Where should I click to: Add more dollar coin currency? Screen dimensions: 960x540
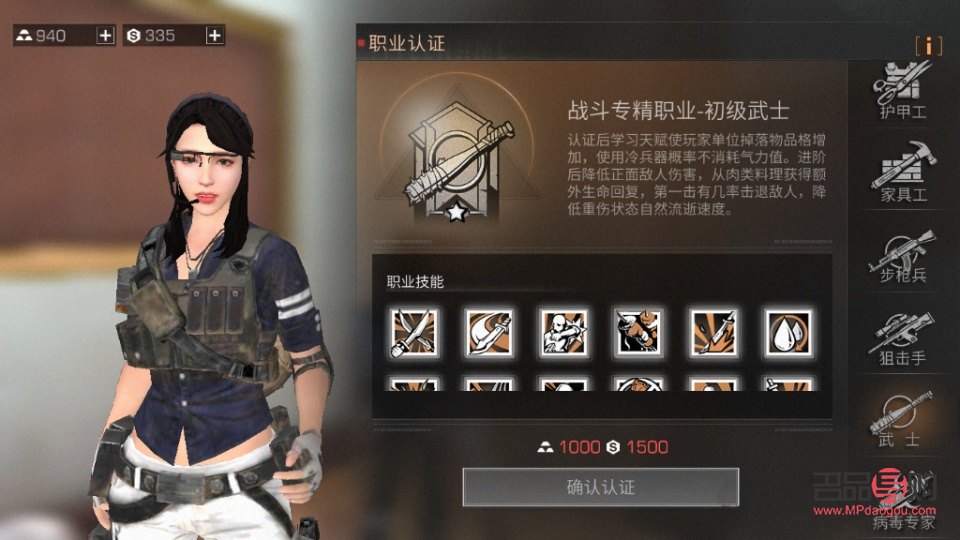tap(214, 36)
